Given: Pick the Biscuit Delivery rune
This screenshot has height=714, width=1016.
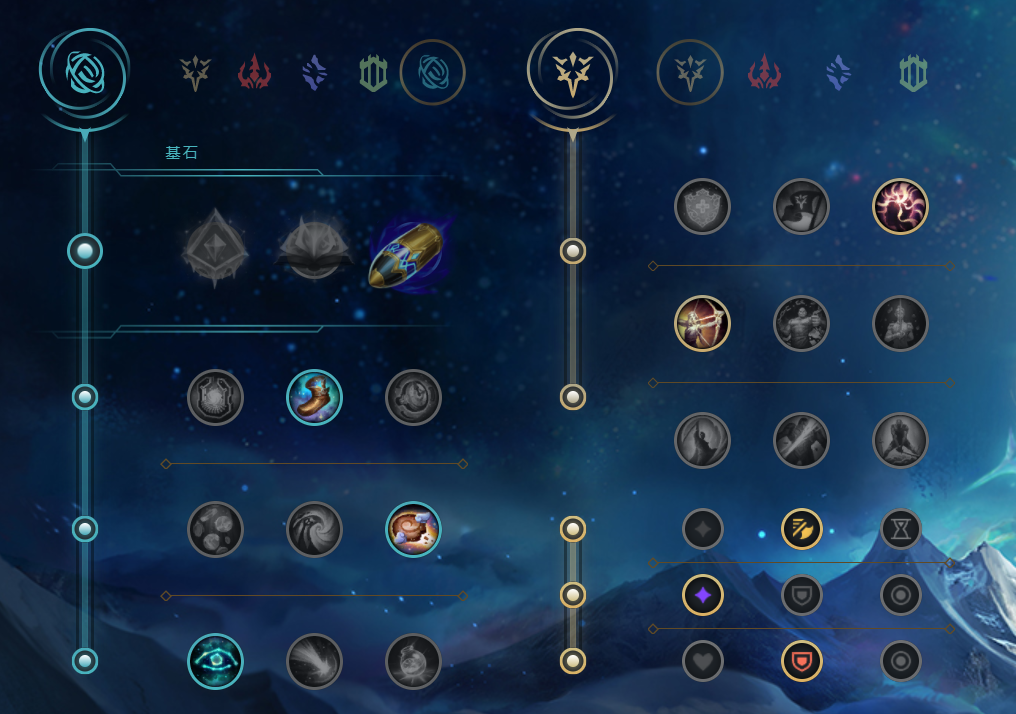Looking at the screenshot, I should [413, 529].
